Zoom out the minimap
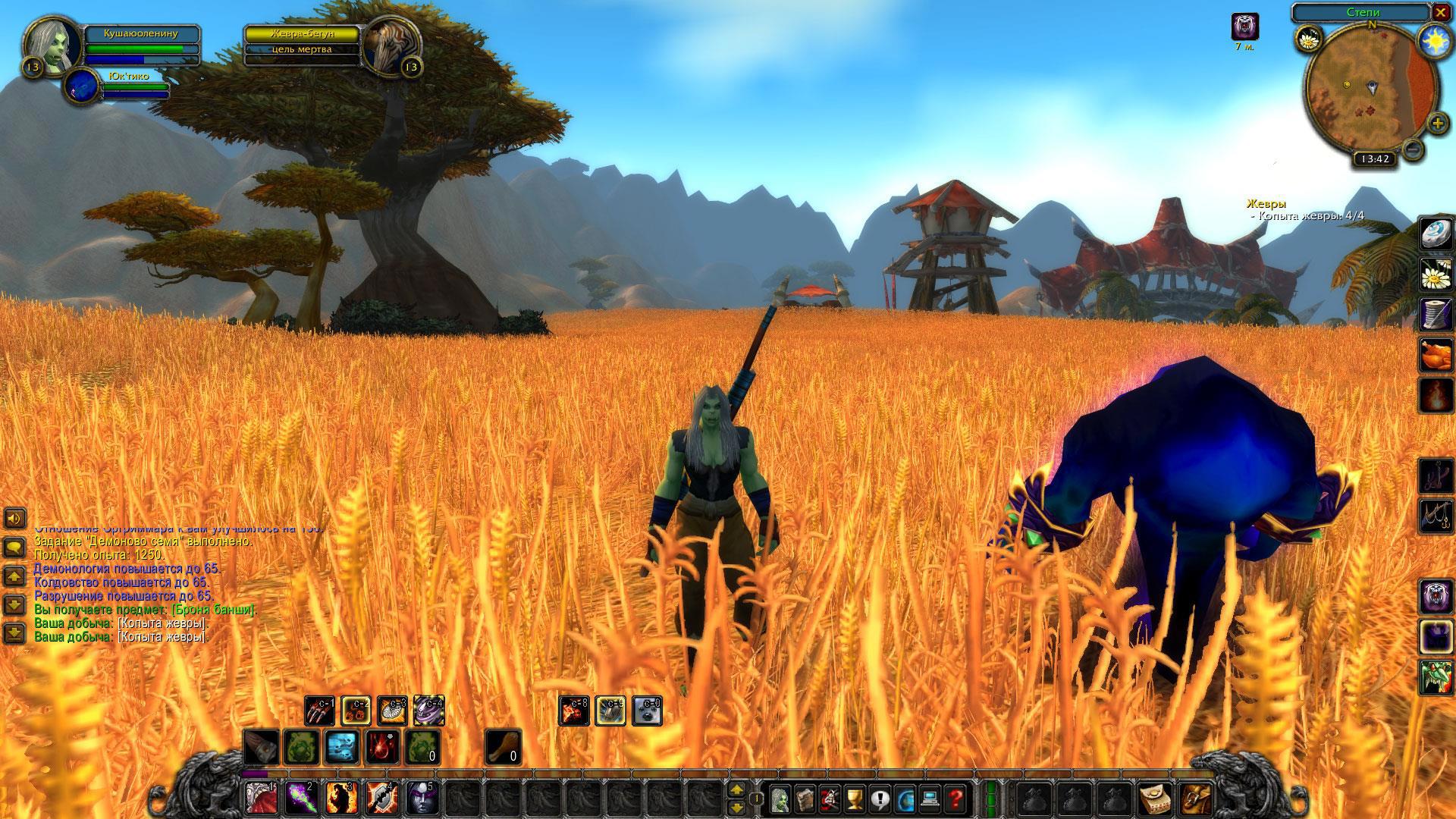Image resolution: width=1456 pixels, height=819 pixels. click(x=1412, y=149)
